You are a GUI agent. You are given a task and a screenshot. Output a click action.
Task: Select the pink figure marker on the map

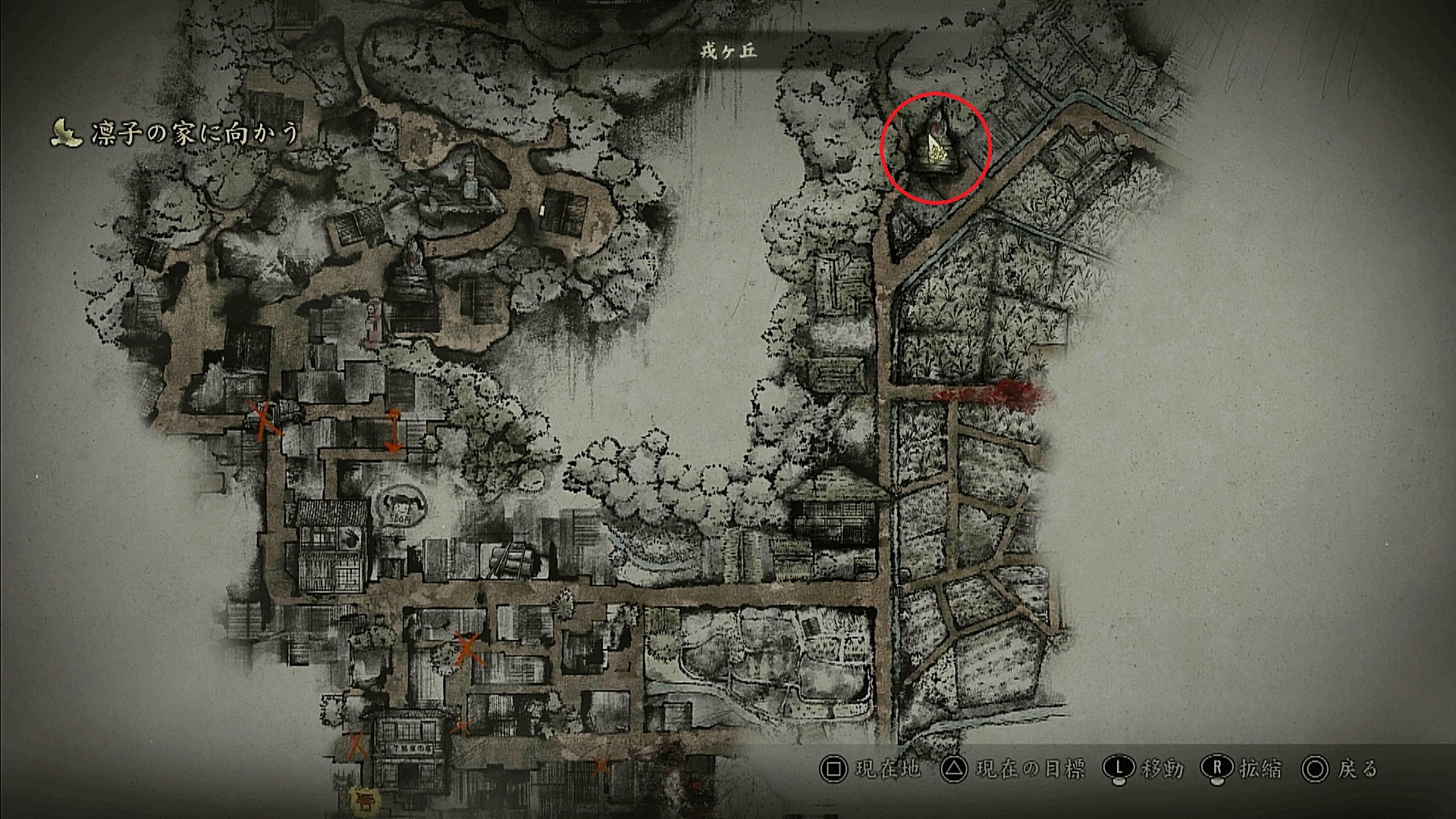tap(373, 324)
